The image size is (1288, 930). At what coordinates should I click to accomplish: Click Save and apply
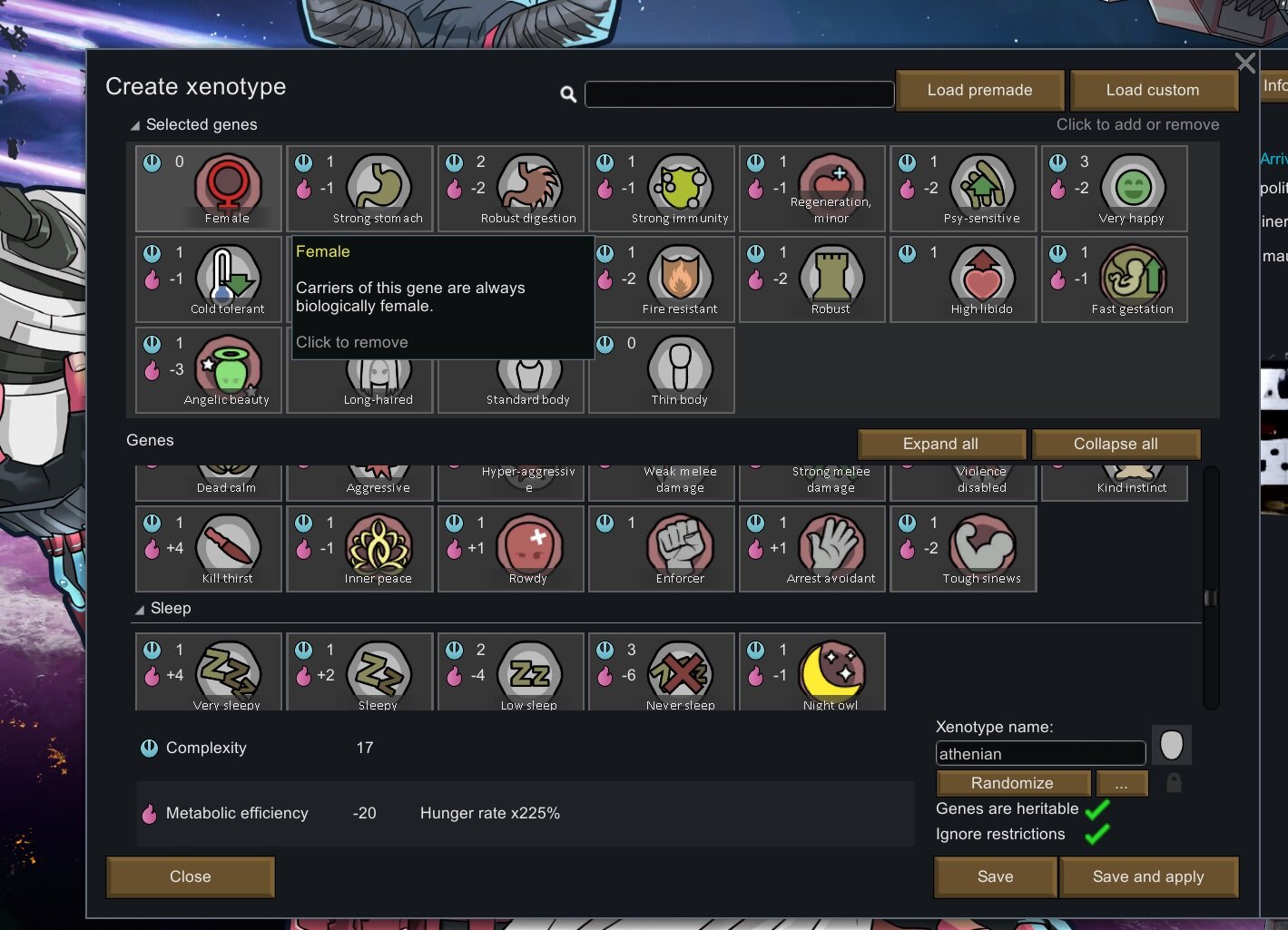click(x=1148, y=876)
